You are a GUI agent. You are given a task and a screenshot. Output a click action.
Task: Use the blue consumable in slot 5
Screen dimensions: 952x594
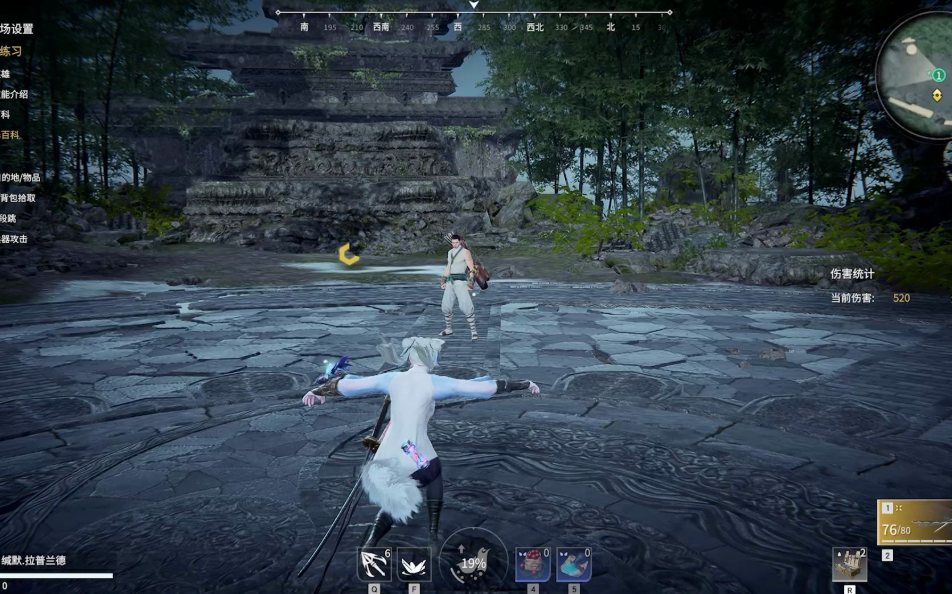pyautogui.click(x=573, y=564)
